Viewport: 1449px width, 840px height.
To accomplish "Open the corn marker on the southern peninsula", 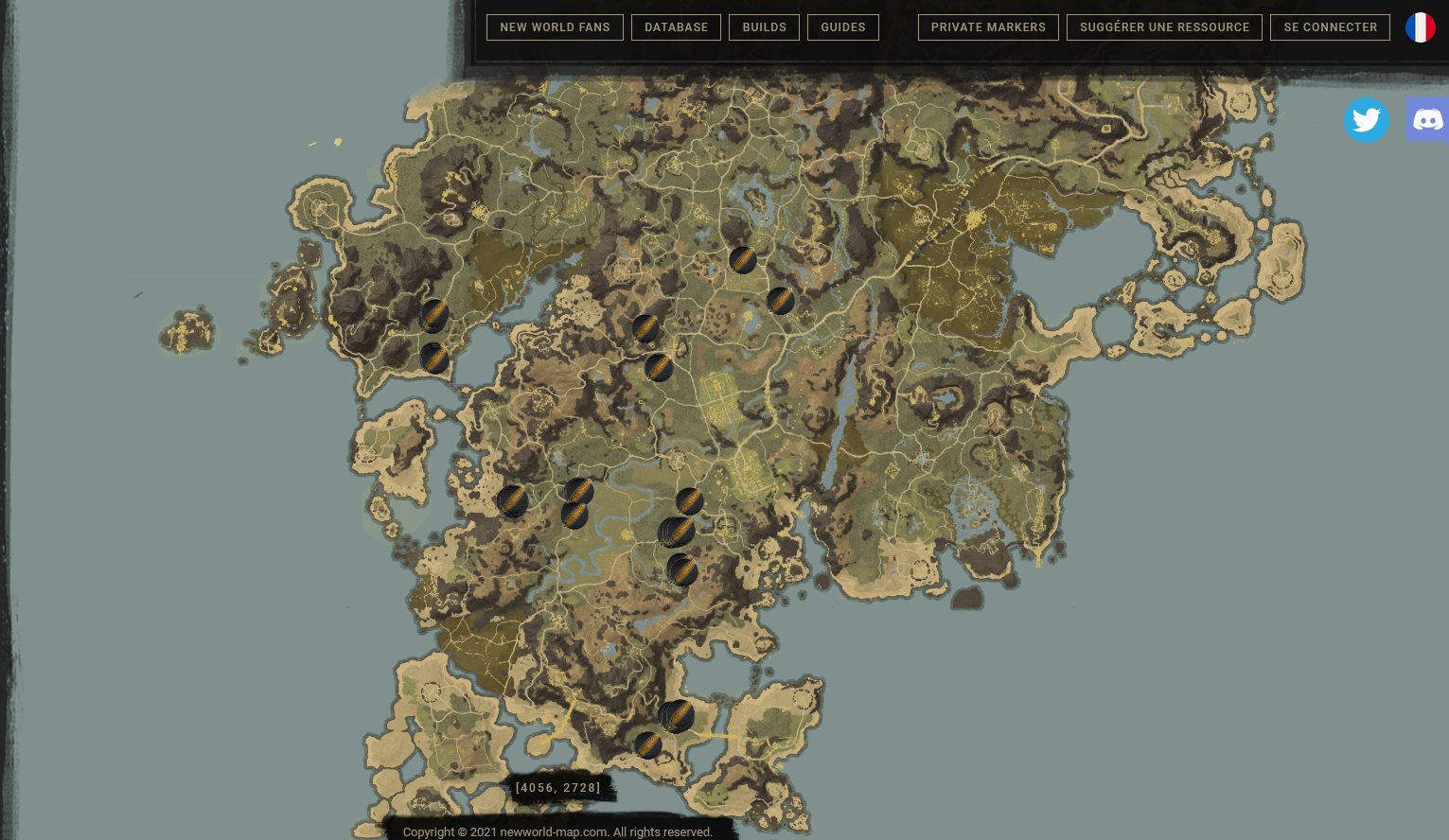I will (678, 716).
